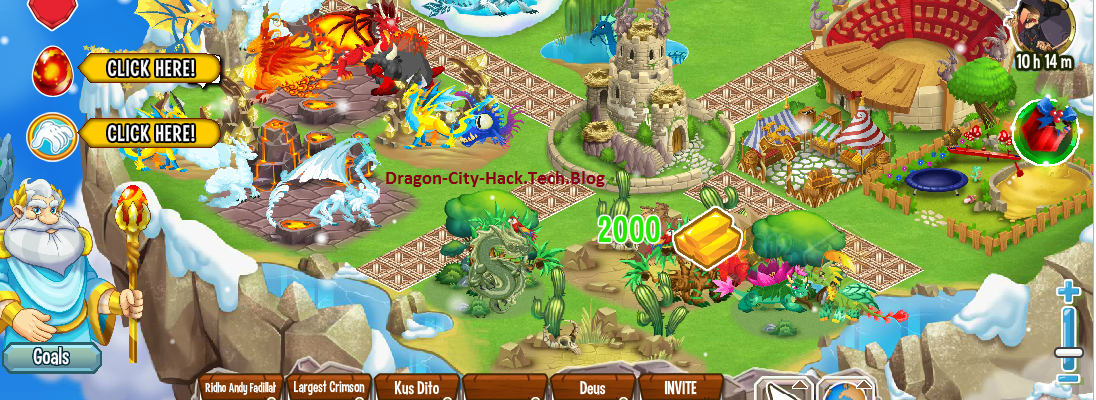The image size is (1096, 400).
Task: Open the ninja portrait timer icon
Action: click(1042, 30)
